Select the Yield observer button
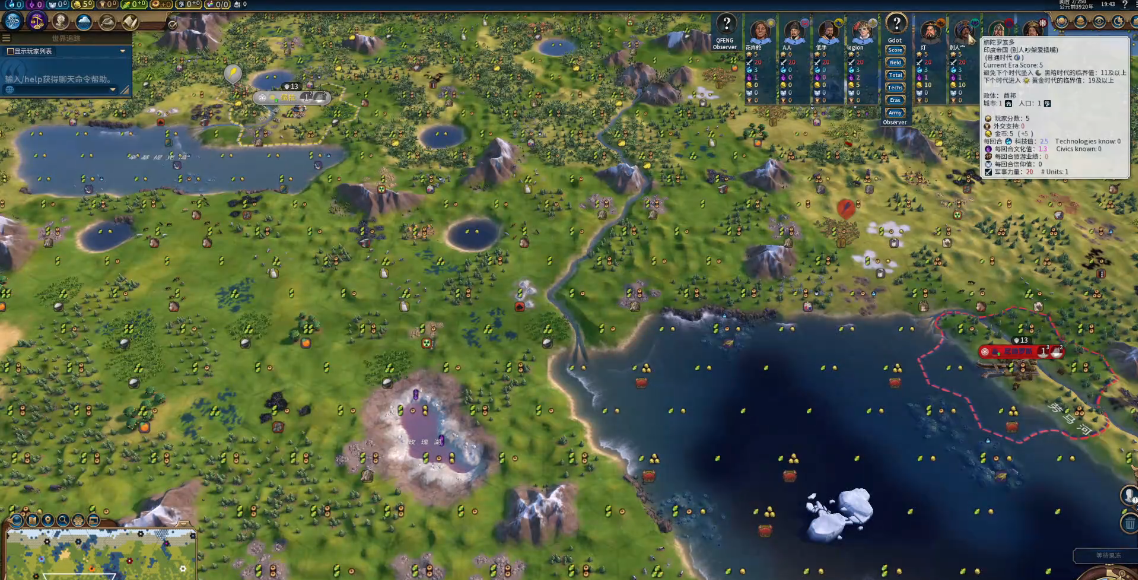This screenshot has width=1138, height=580. point(895,63)
